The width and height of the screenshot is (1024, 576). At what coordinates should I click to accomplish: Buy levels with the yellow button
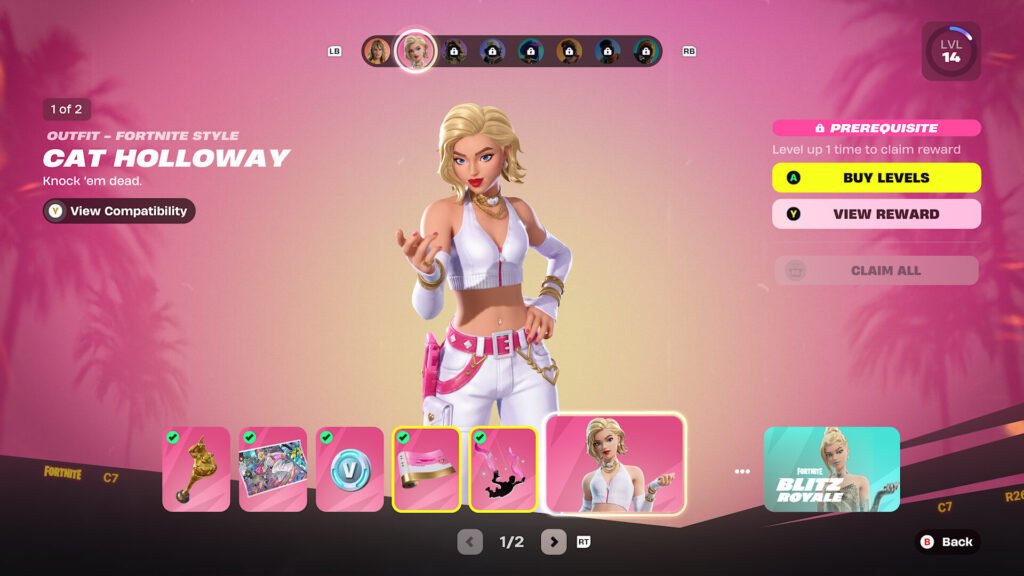point(876,178)
